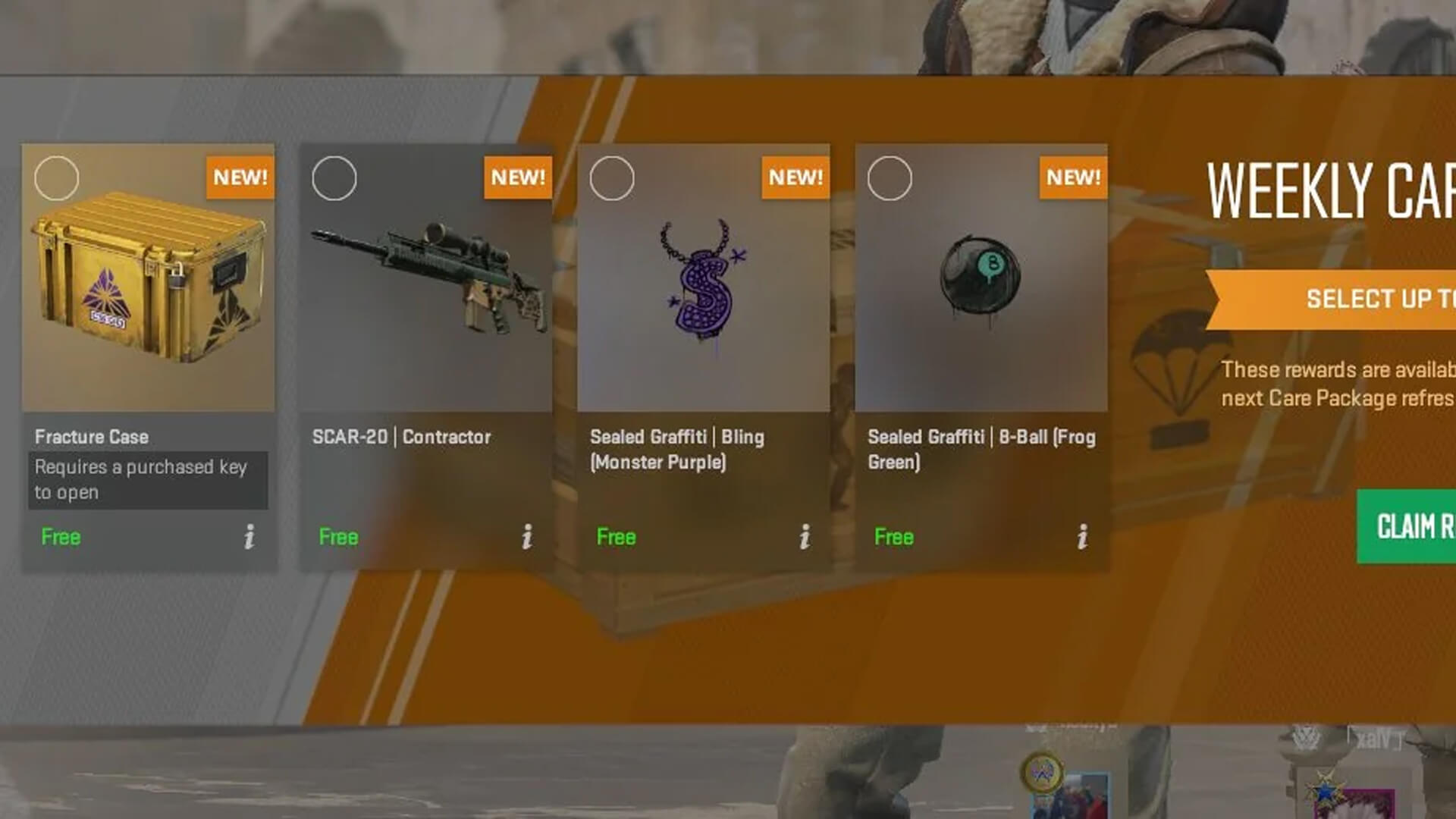This screenshot has width=1456, height=819.
Task: Show info for the Fracture Case
Action: pos(249,537)
